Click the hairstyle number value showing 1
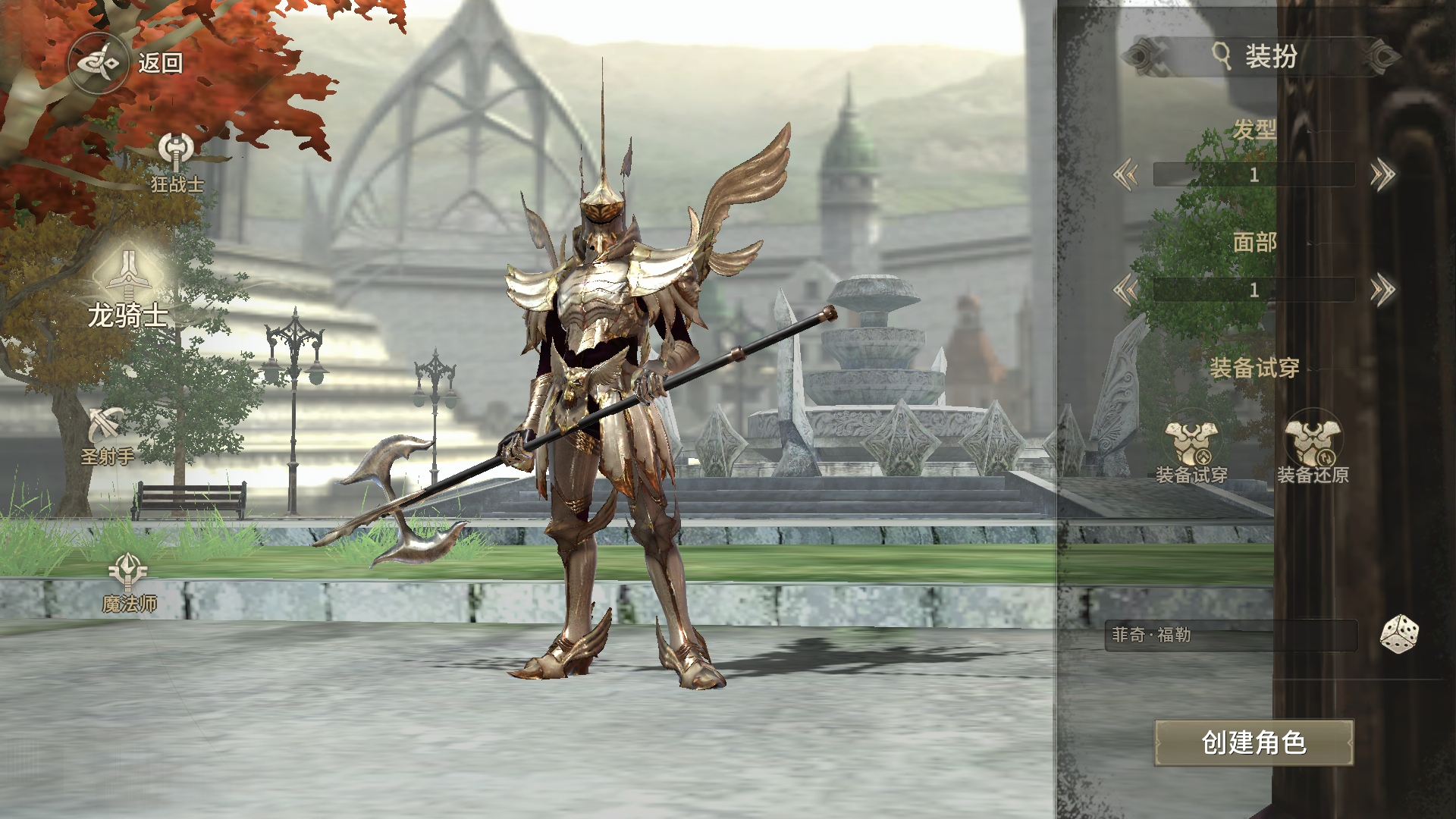Viewport: 1456px width, 819px height. [1255, 174]
